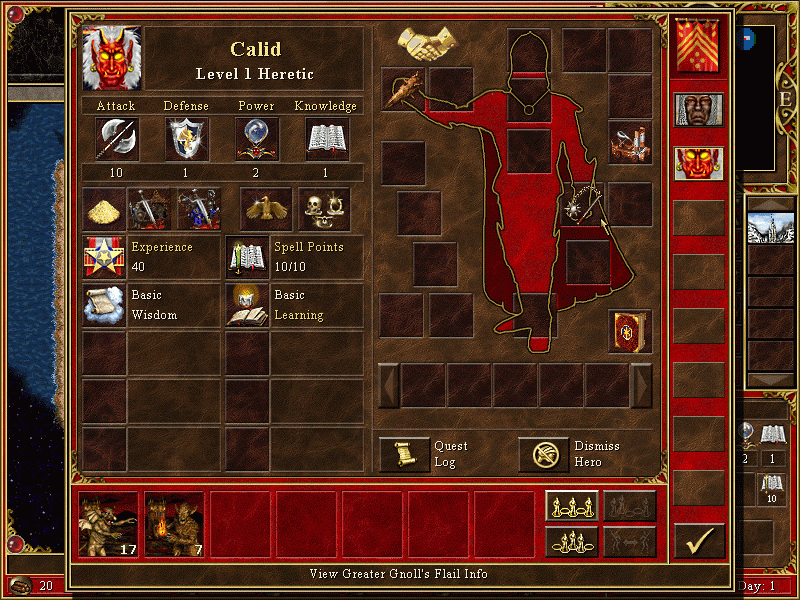View Experience star icon details
This screenshot has width=800, height=600.
104,257
